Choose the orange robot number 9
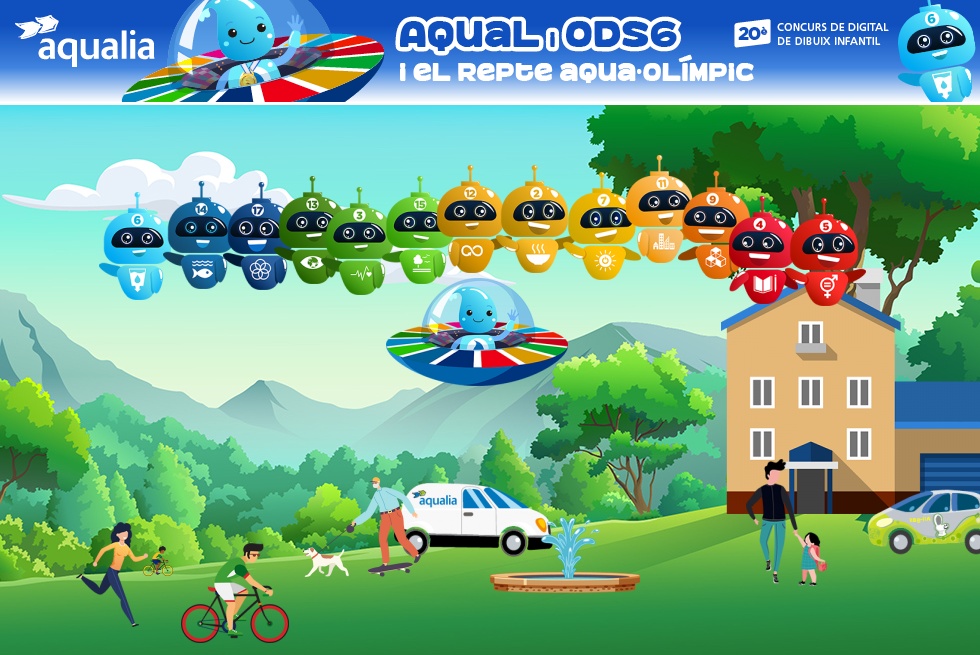The height and width of the screenshot is (655, 980). pos(713,232)
